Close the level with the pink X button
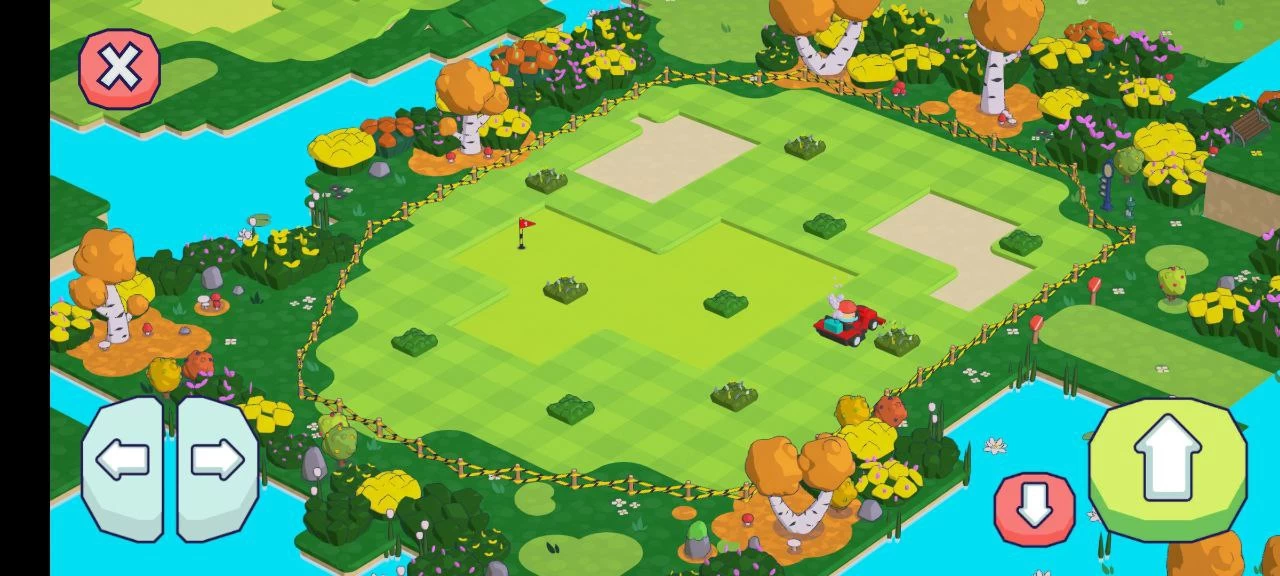This screenshot has width=1280, height=576. click(x=119, y=68)
